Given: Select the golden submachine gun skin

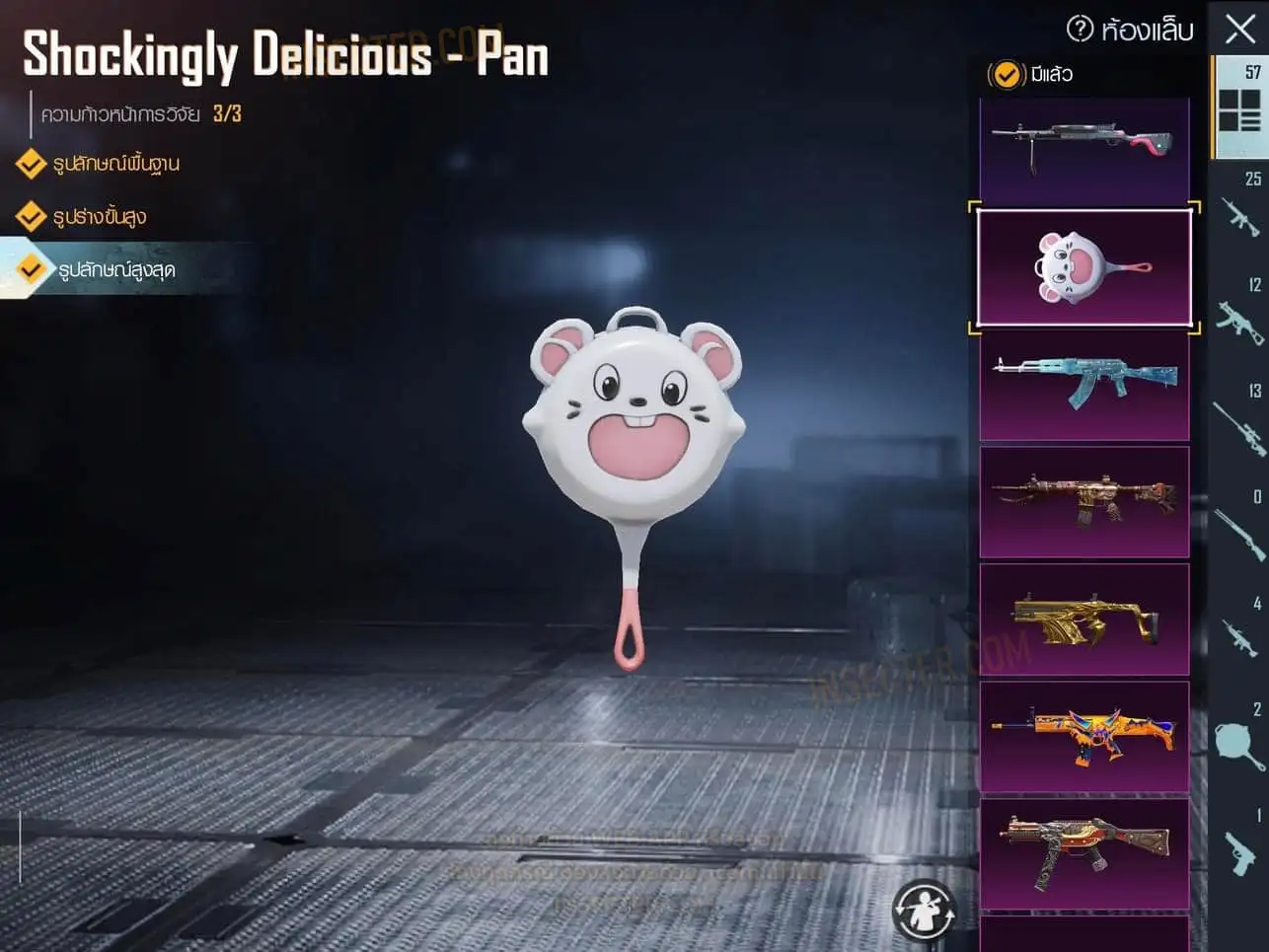Looking at the screenshot, I should (x=1083, y=619).
